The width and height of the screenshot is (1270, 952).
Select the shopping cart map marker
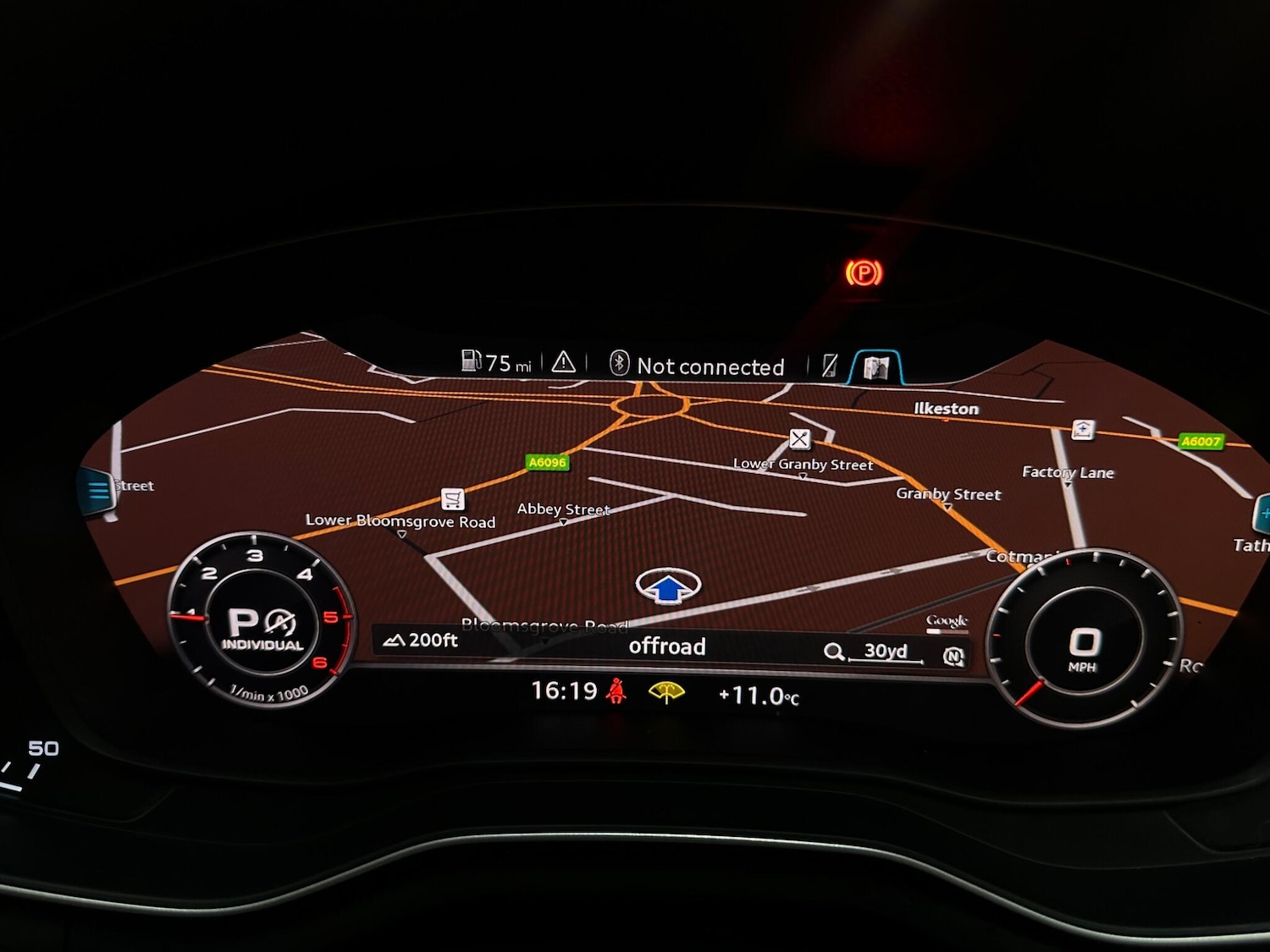pyautogui.click(x=453, y=498)
